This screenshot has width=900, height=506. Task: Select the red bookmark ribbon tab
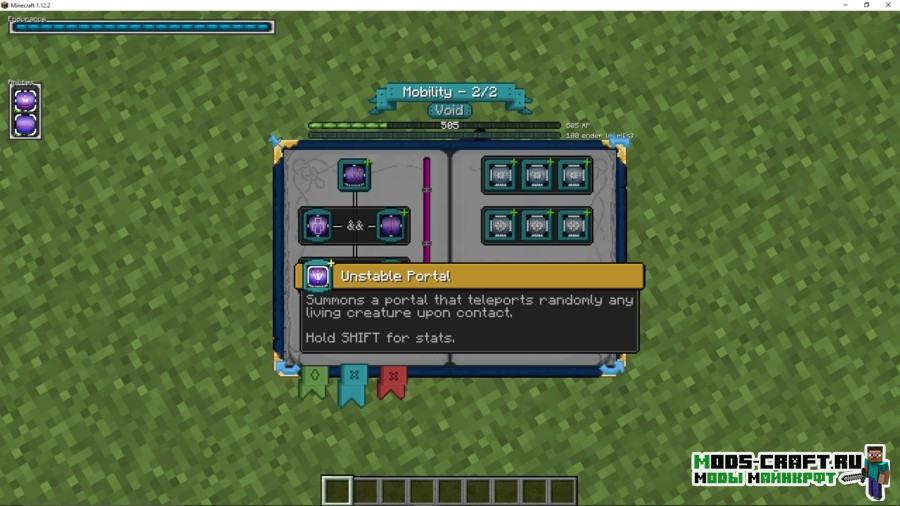(x=392, y=380)
